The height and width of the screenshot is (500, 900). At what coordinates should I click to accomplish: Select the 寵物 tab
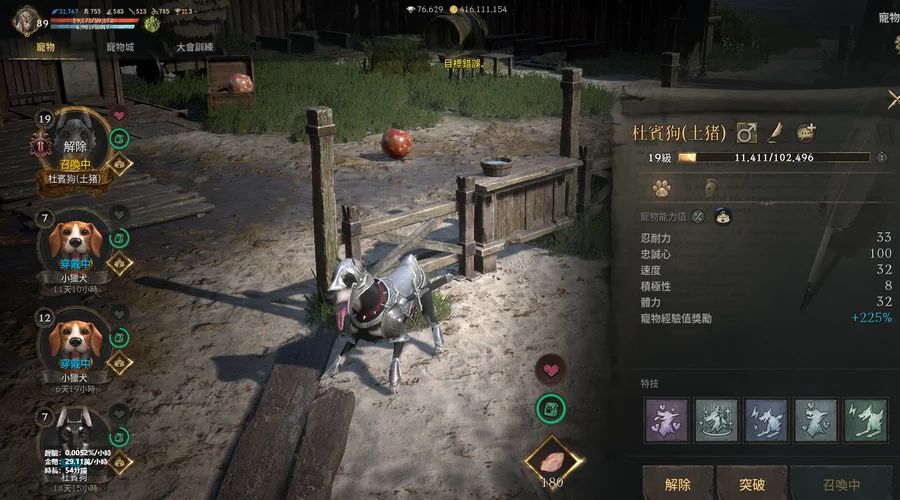tap(44, 47)
